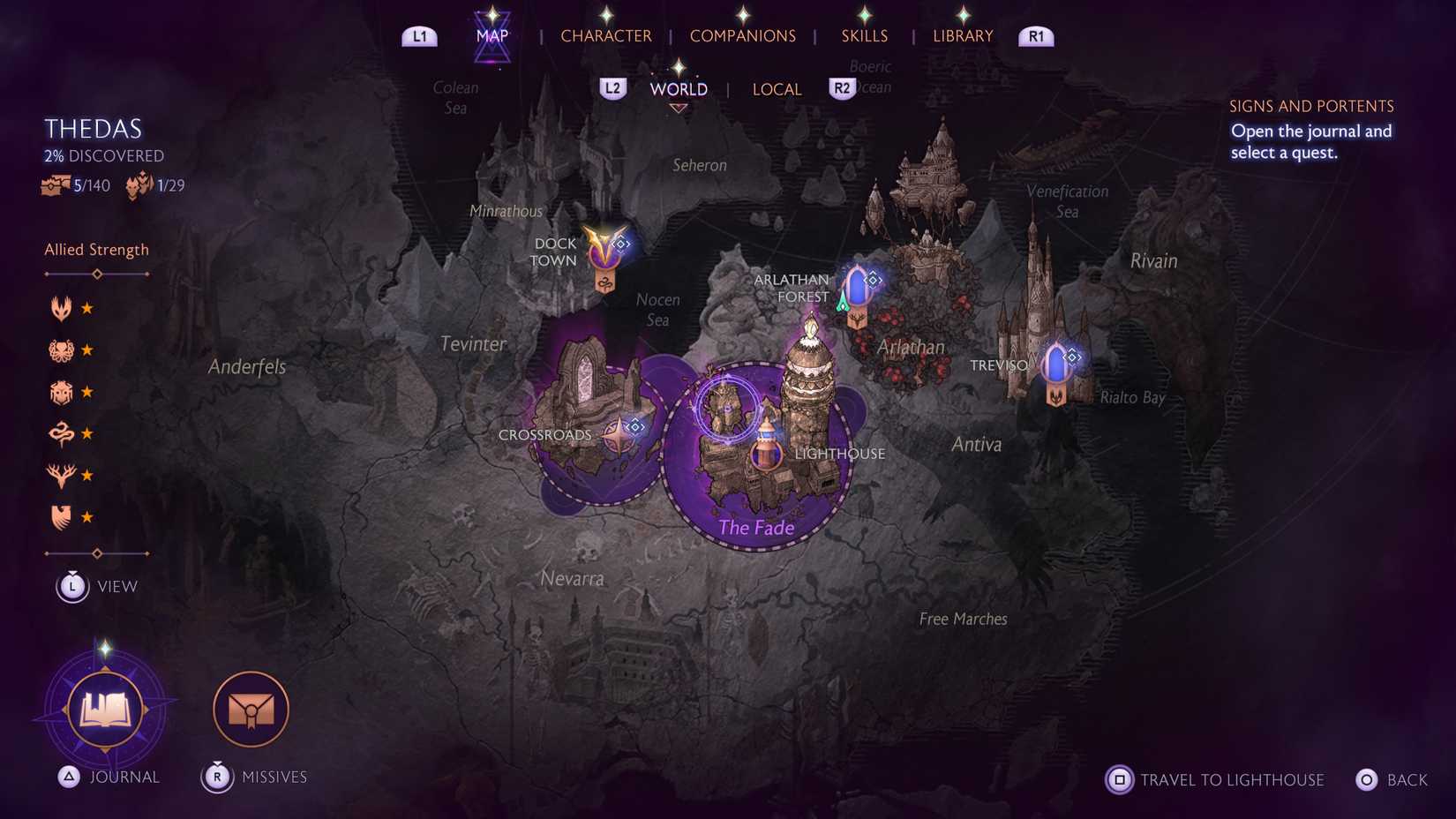
Task: Click the Shadow Dragons serpent faction crest
Action: 59,432
